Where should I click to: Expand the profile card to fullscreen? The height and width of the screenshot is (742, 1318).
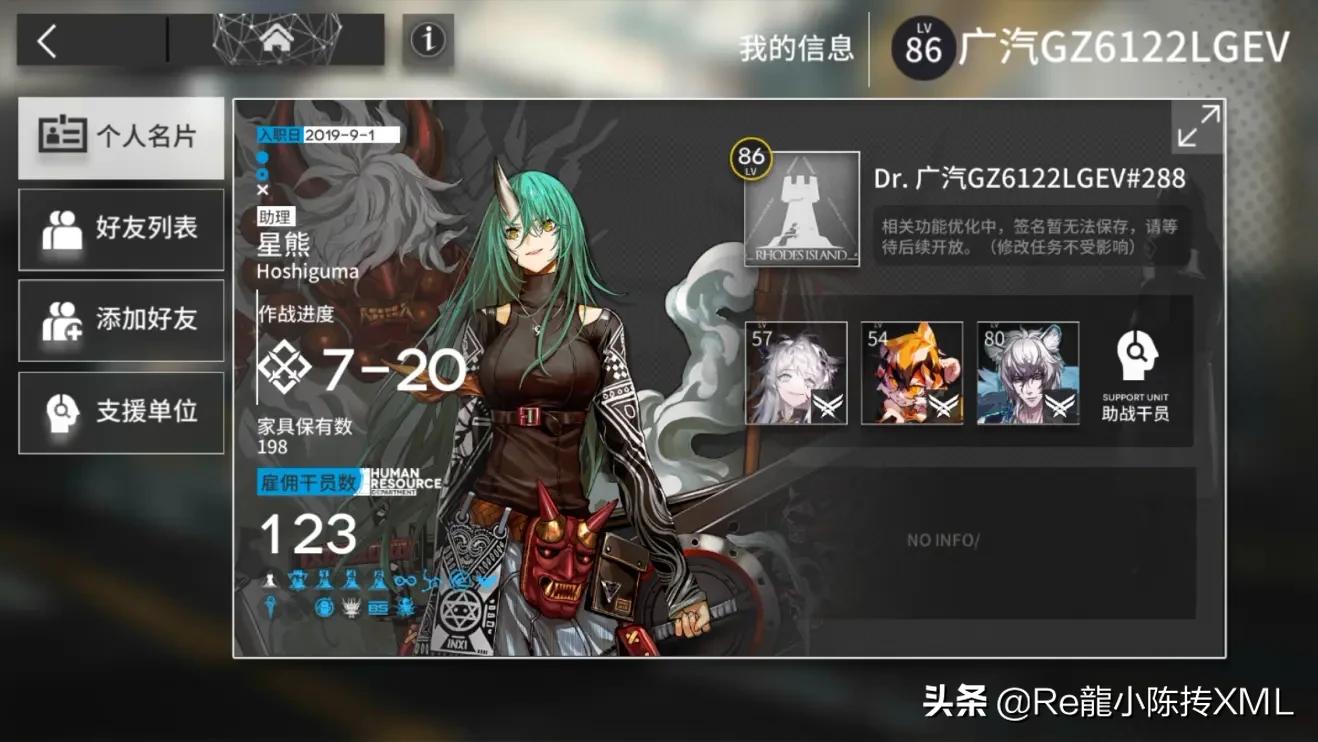click(1197, 125)
